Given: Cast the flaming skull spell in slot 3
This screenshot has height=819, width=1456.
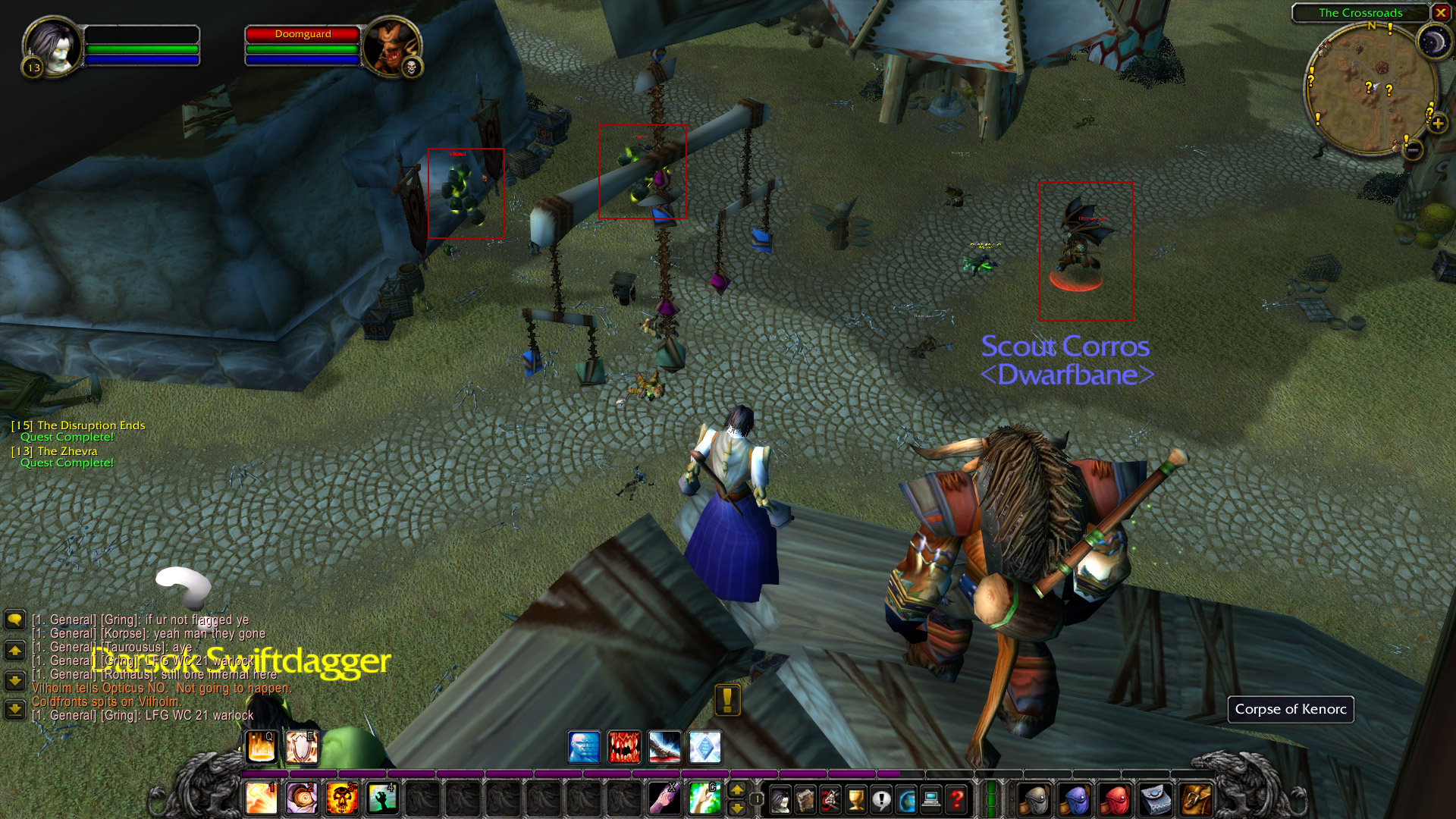Looking at the screenshot, I should click(x=342, y=799).
